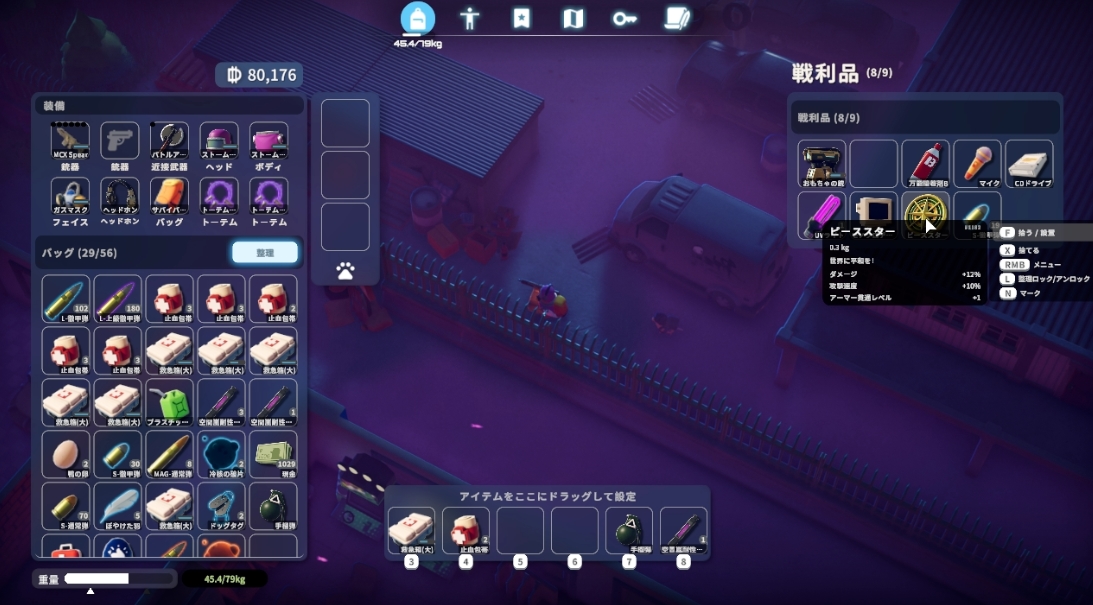Open the notes tab with the pen icon

point(677,18)
